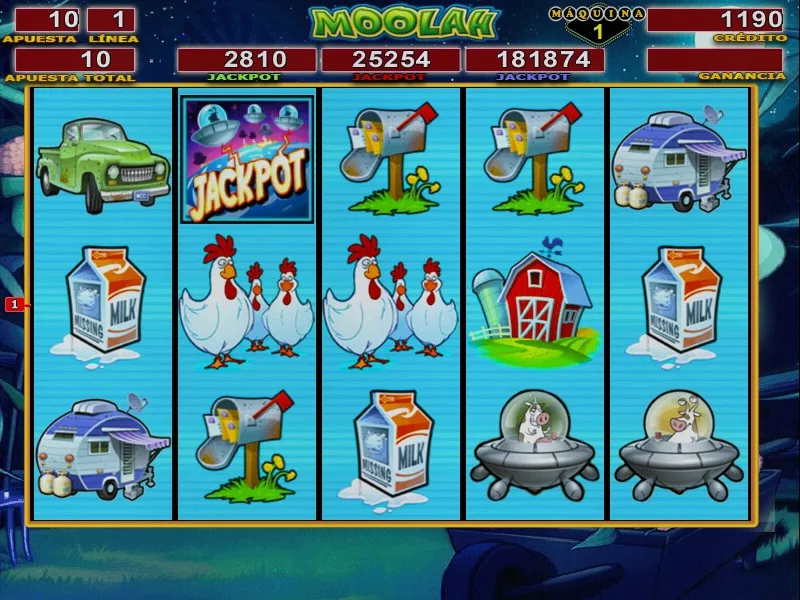The image size is (800, 600).
Task: Click the red payline 1 marker
Action: tap(15, 303)
